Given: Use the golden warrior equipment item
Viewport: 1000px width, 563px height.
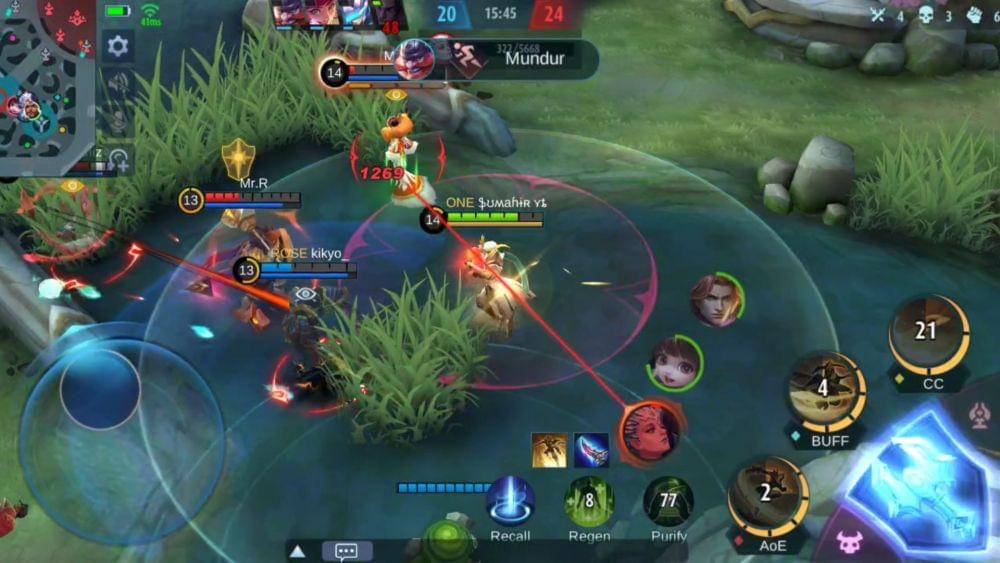Looking at the screenshot, I should (x=549, y=450).
